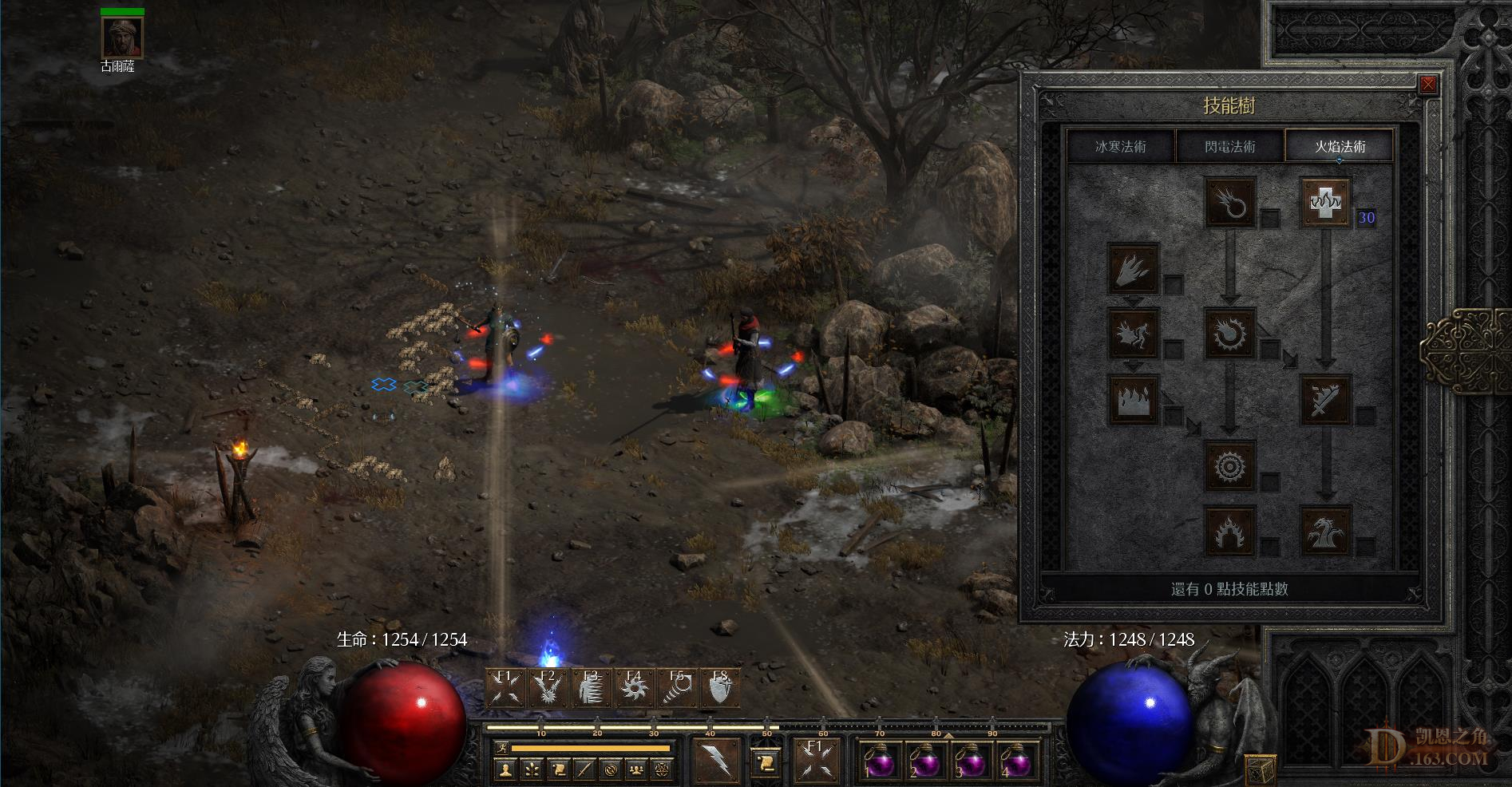This screenshot has width=1512, height=787.
Task: Choose the Fire Wall flames skill icon
Action: (1134, 399)
